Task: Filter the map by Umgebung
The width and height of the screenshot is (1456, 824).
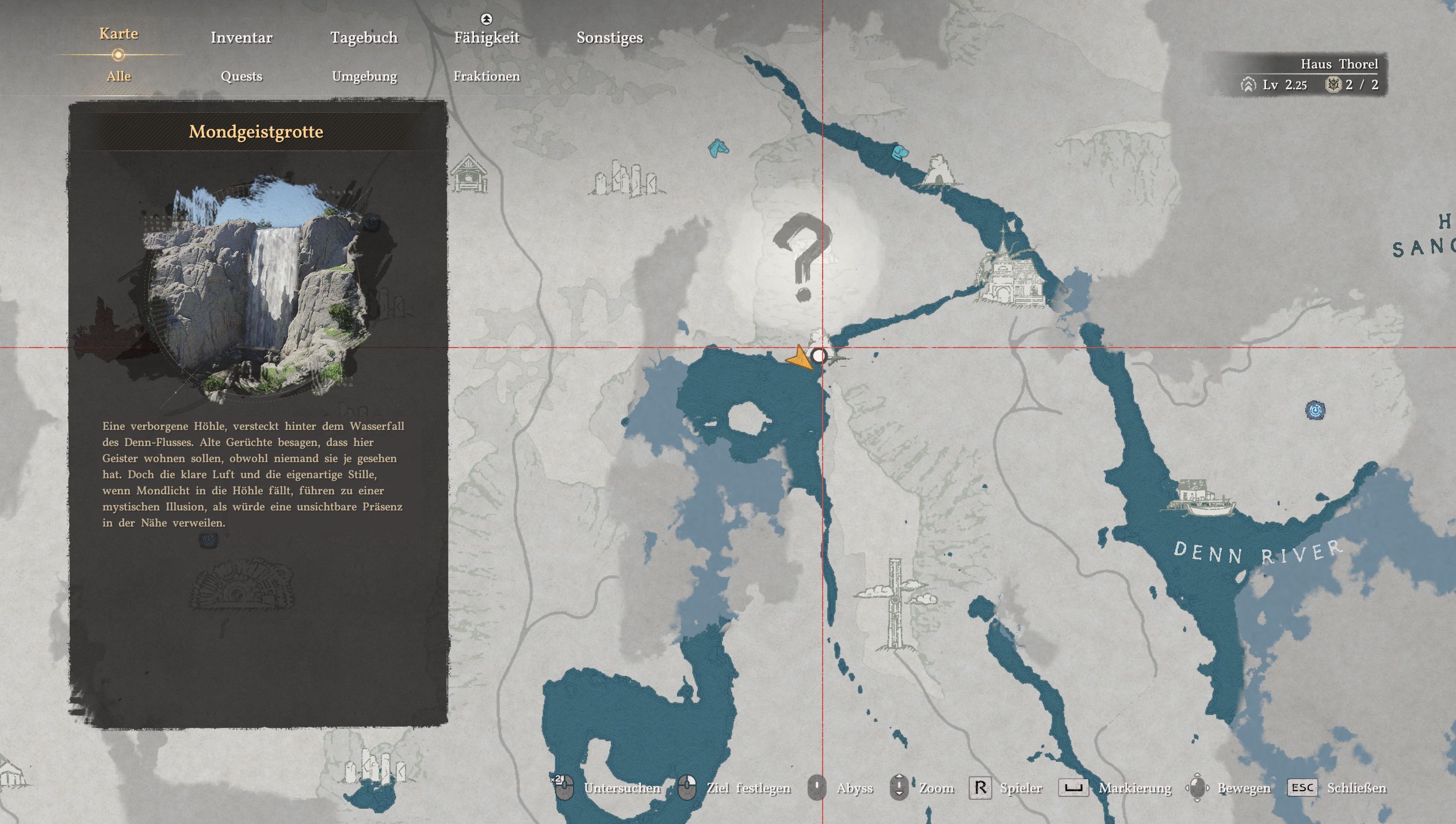Action: pyautogui.click(x=364, y=76)
